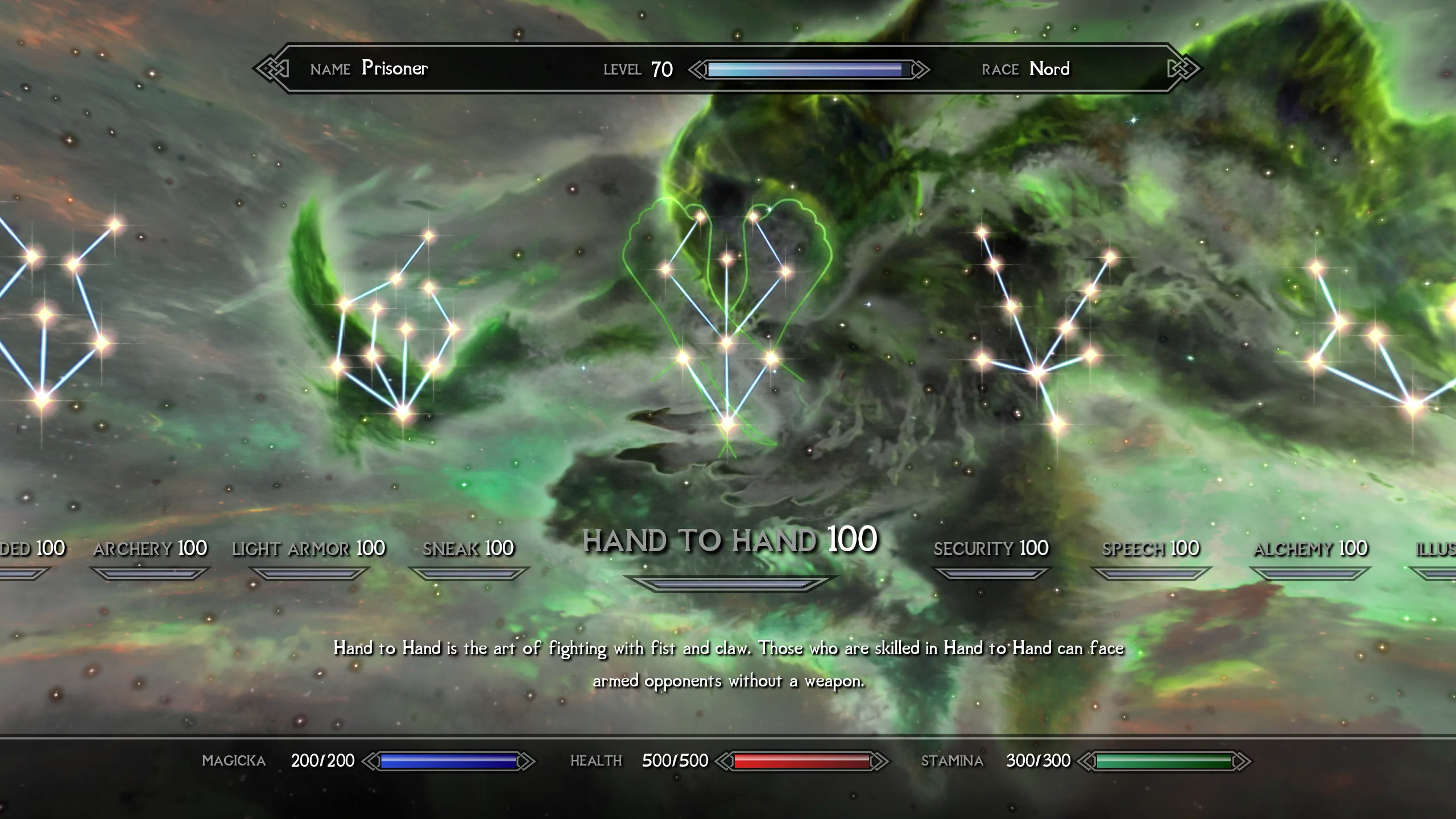The image size is (1456, 819).
Task: Switch to the Light Armor skill
Action: tap(308, 549)
